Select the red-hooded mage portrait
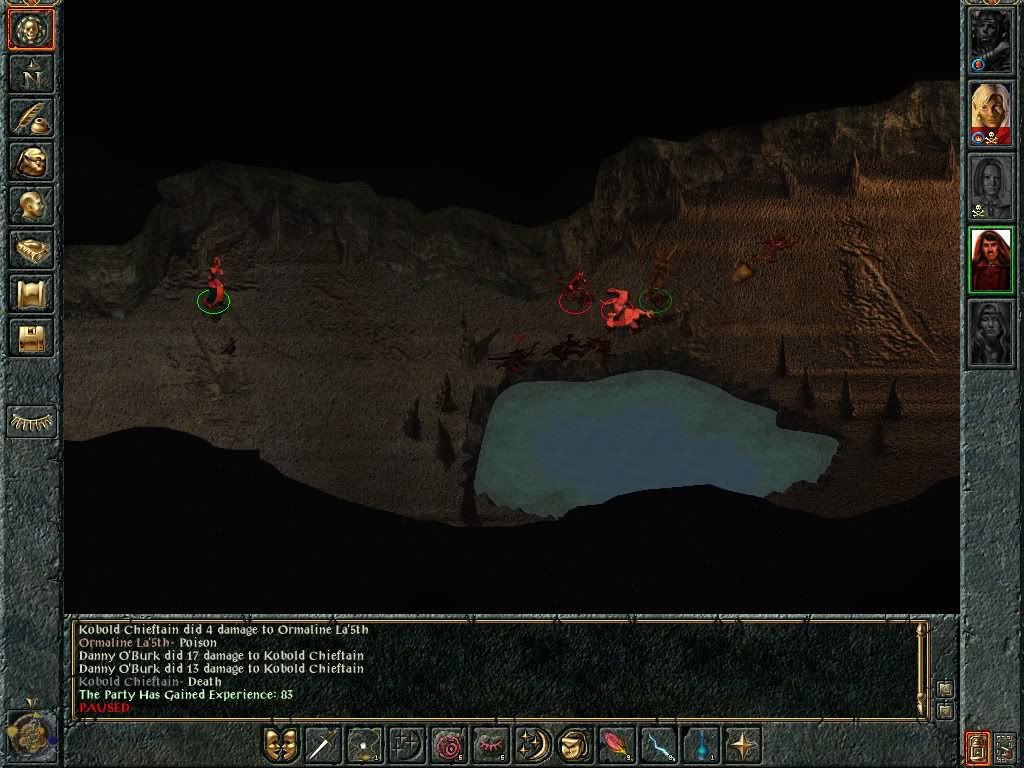 pos(991,260)
